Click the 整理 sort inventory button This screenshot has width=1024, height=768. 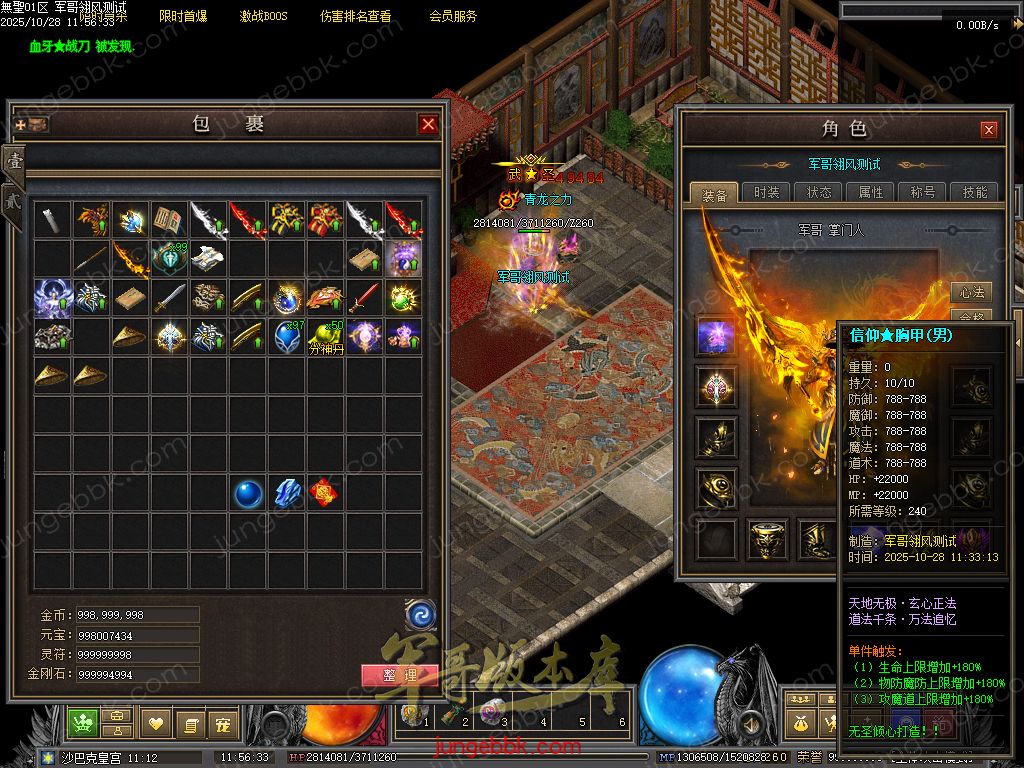click(399, 675)
